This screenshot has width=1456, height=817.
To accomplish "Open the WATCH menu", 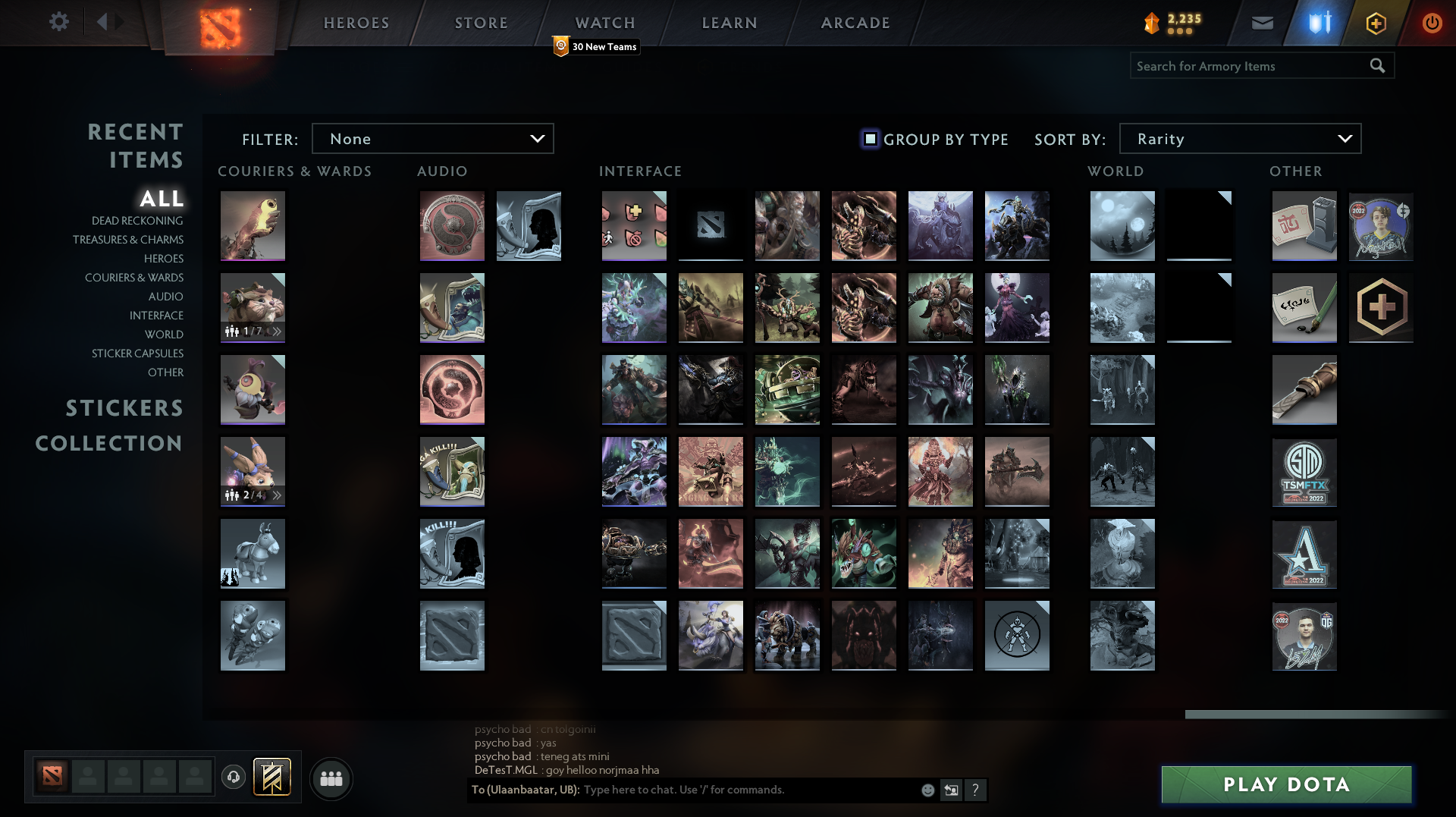I will click(x=605, y=23).
